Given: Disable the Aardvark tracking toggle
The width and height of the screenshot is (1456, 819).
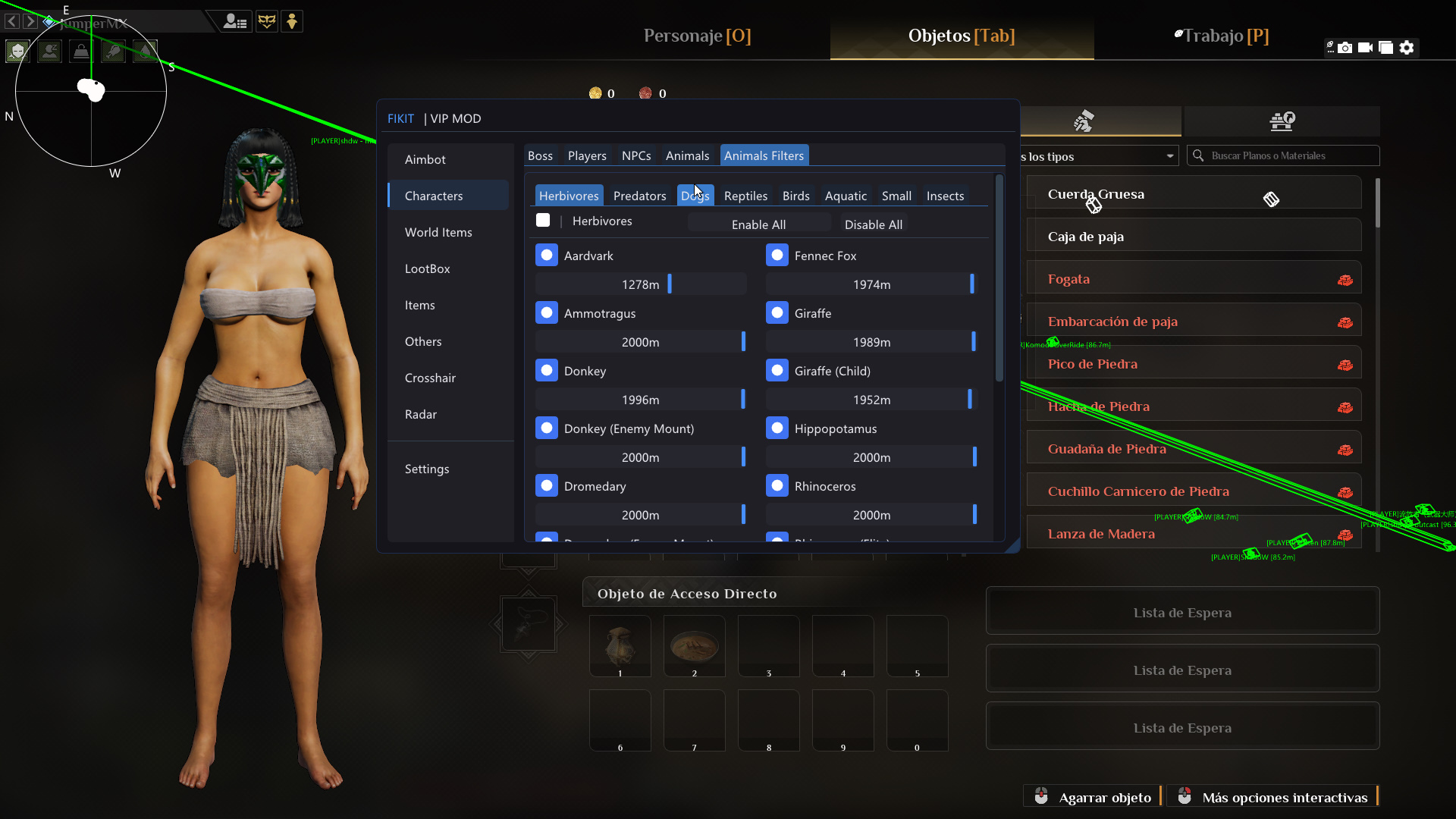Looking at the screenshot, I should (547, 255).
